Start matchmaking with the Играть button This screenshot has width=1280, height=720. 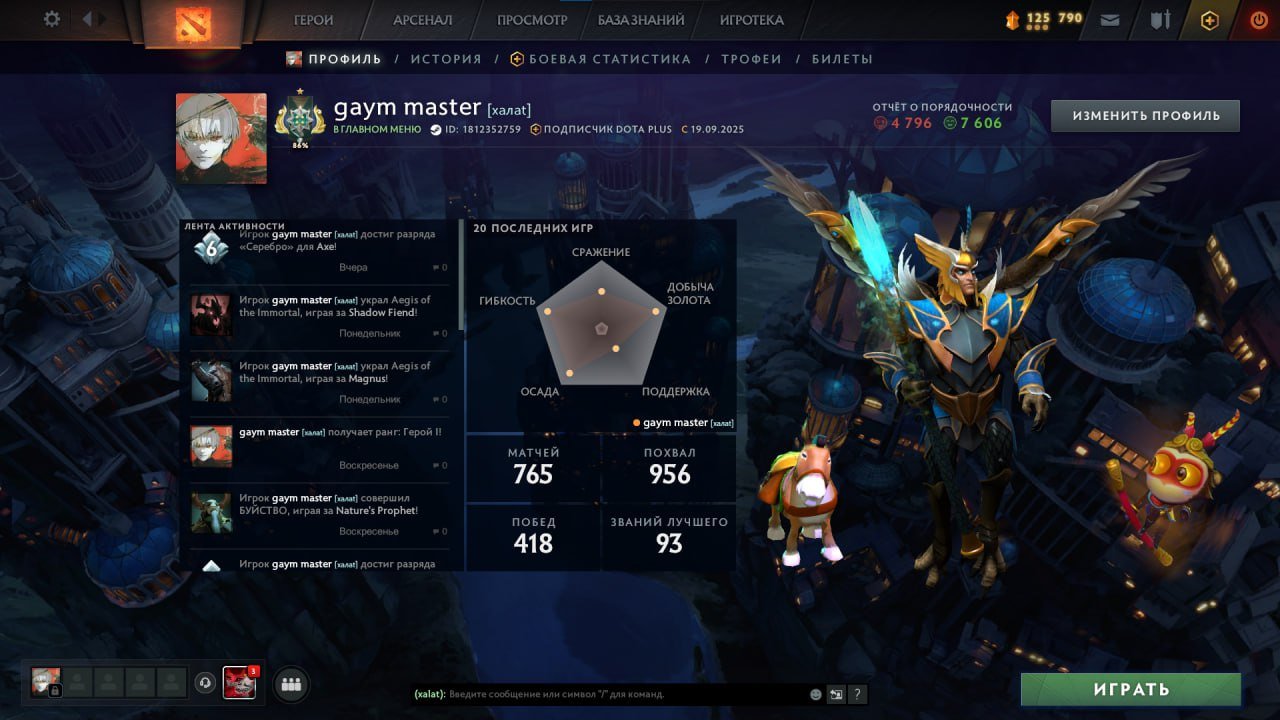(1130, 689)
